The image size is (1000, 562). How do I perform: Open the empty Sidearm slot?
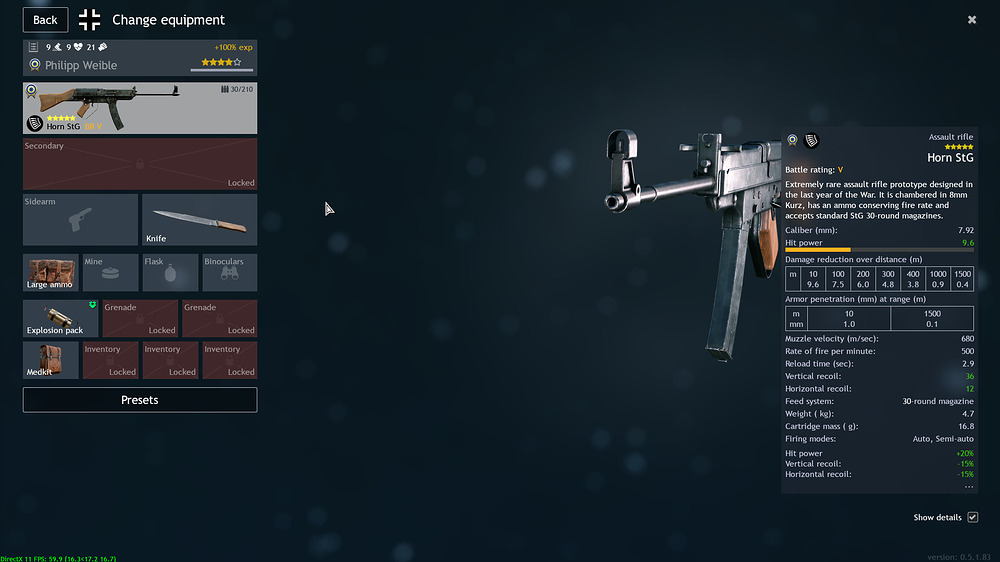[80, 220]
